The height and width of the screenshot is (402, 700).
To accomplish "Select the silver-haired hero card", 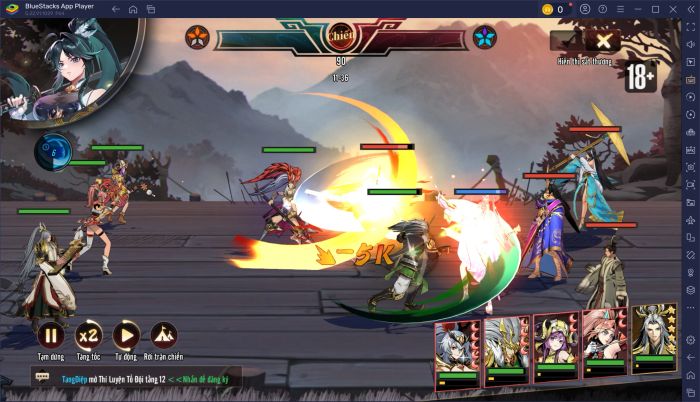I will [x=457, y=353].
